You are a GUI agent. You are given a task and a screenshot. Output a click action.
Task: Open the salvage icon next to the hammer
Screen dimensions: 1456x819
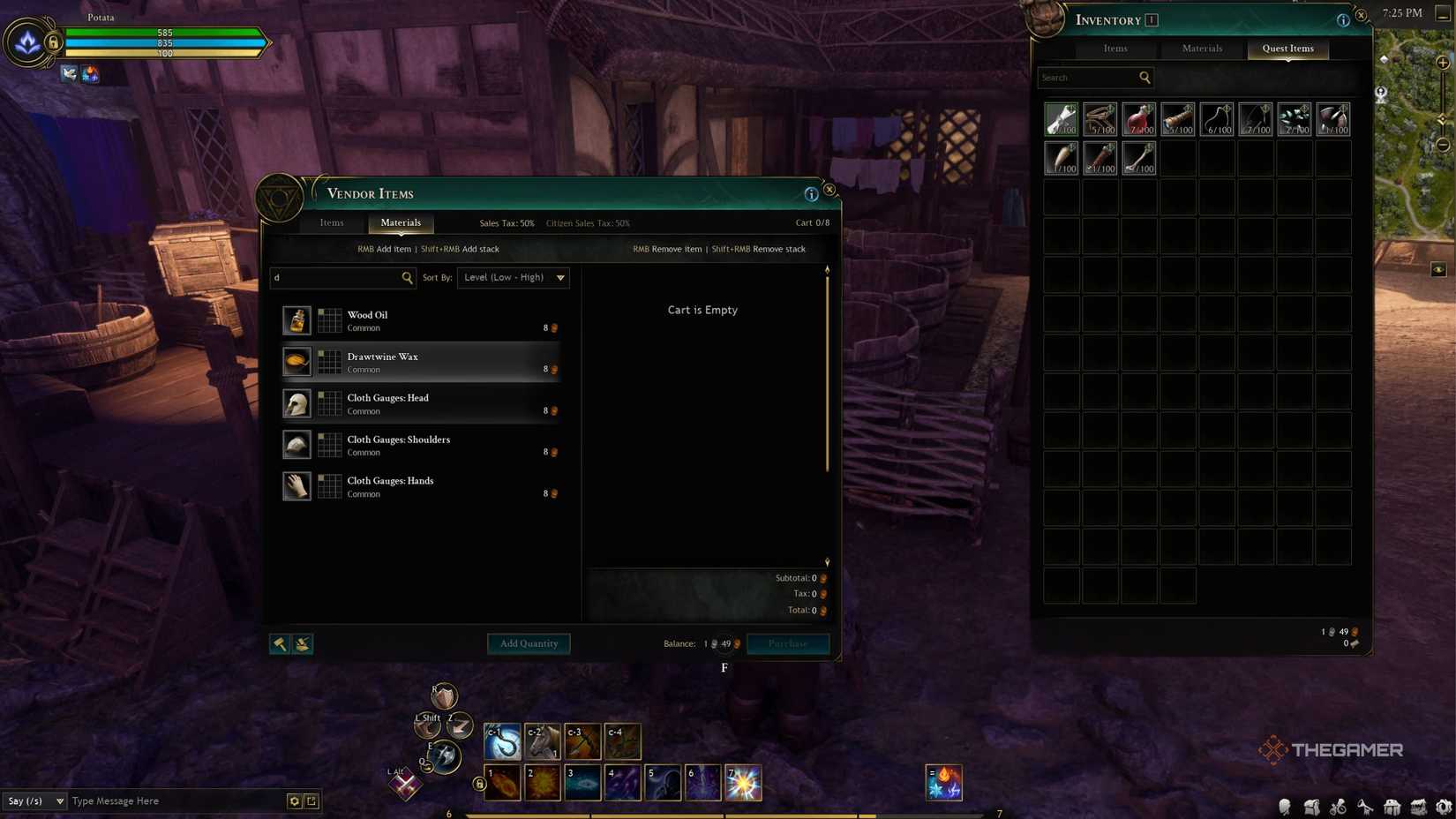pos(302,643)
